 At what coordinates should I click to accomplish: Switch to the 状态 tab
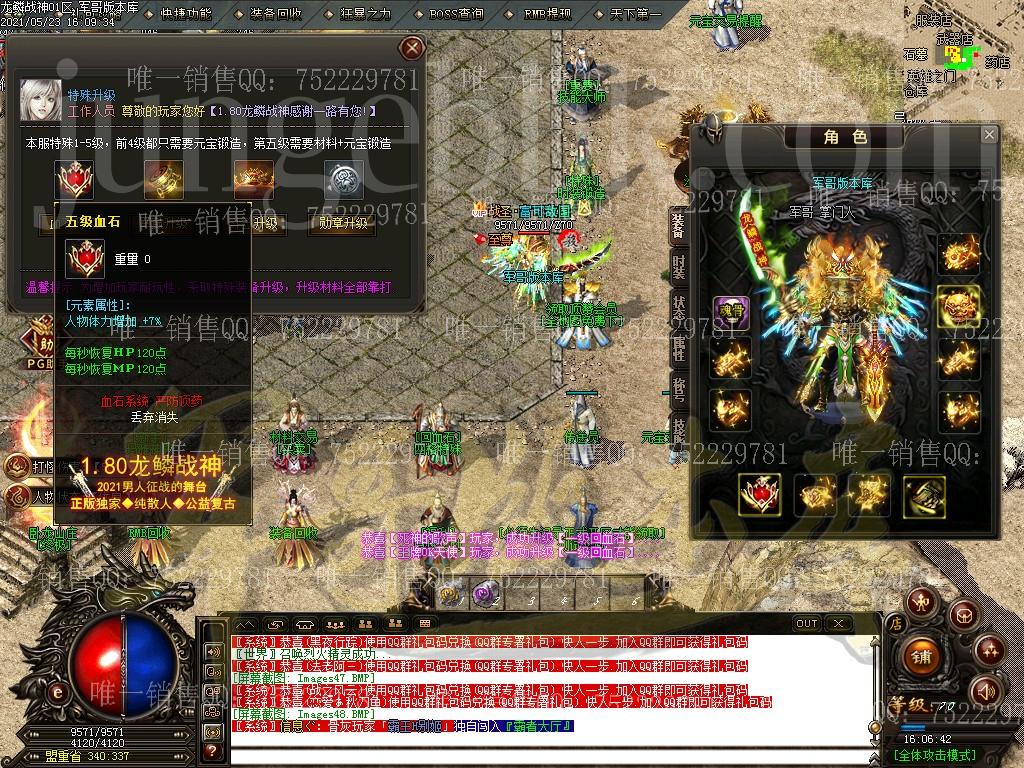(x=679, y=307)
